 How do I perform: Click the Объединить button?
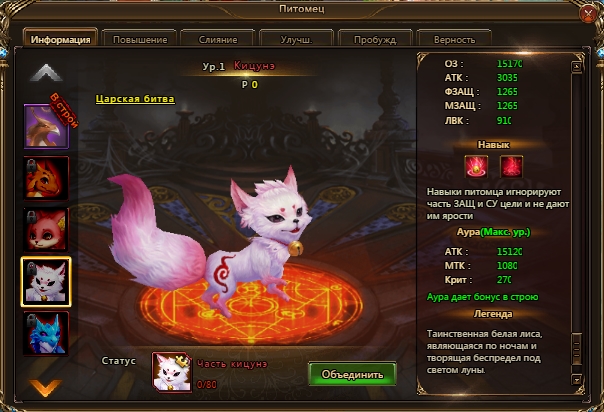point(352,375)
